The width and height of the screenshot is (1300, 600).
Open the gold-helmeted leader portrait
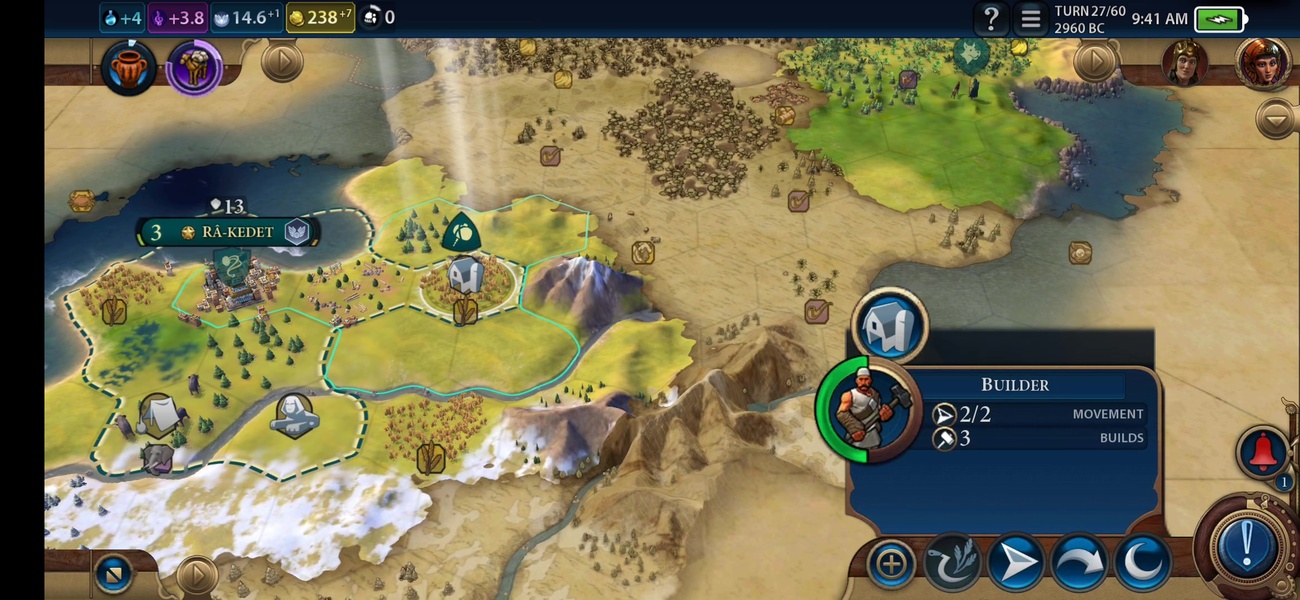pos(1184,63)
